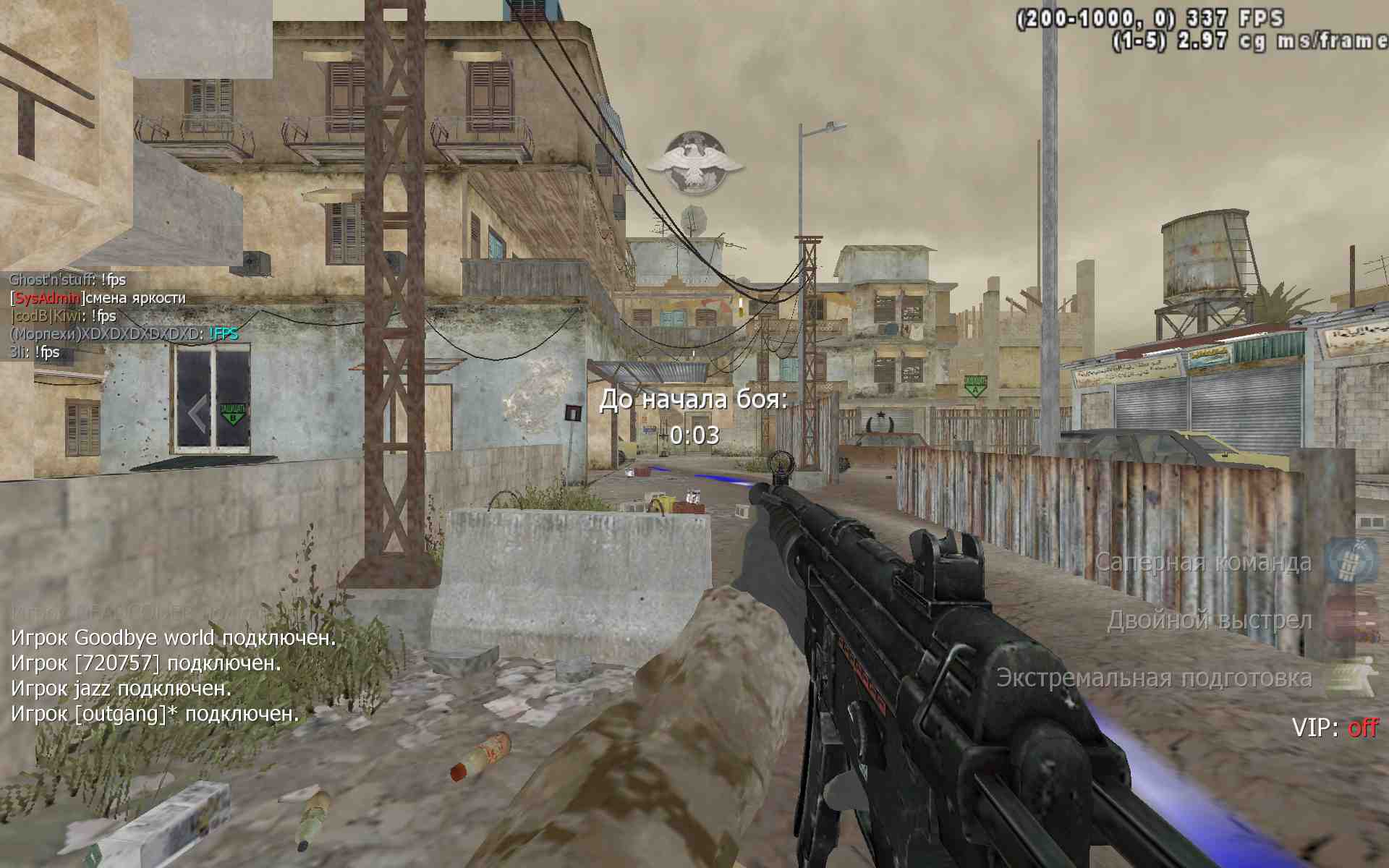
Task: Select the Двойной выстрел perk icon
Action: point(1349,619)
